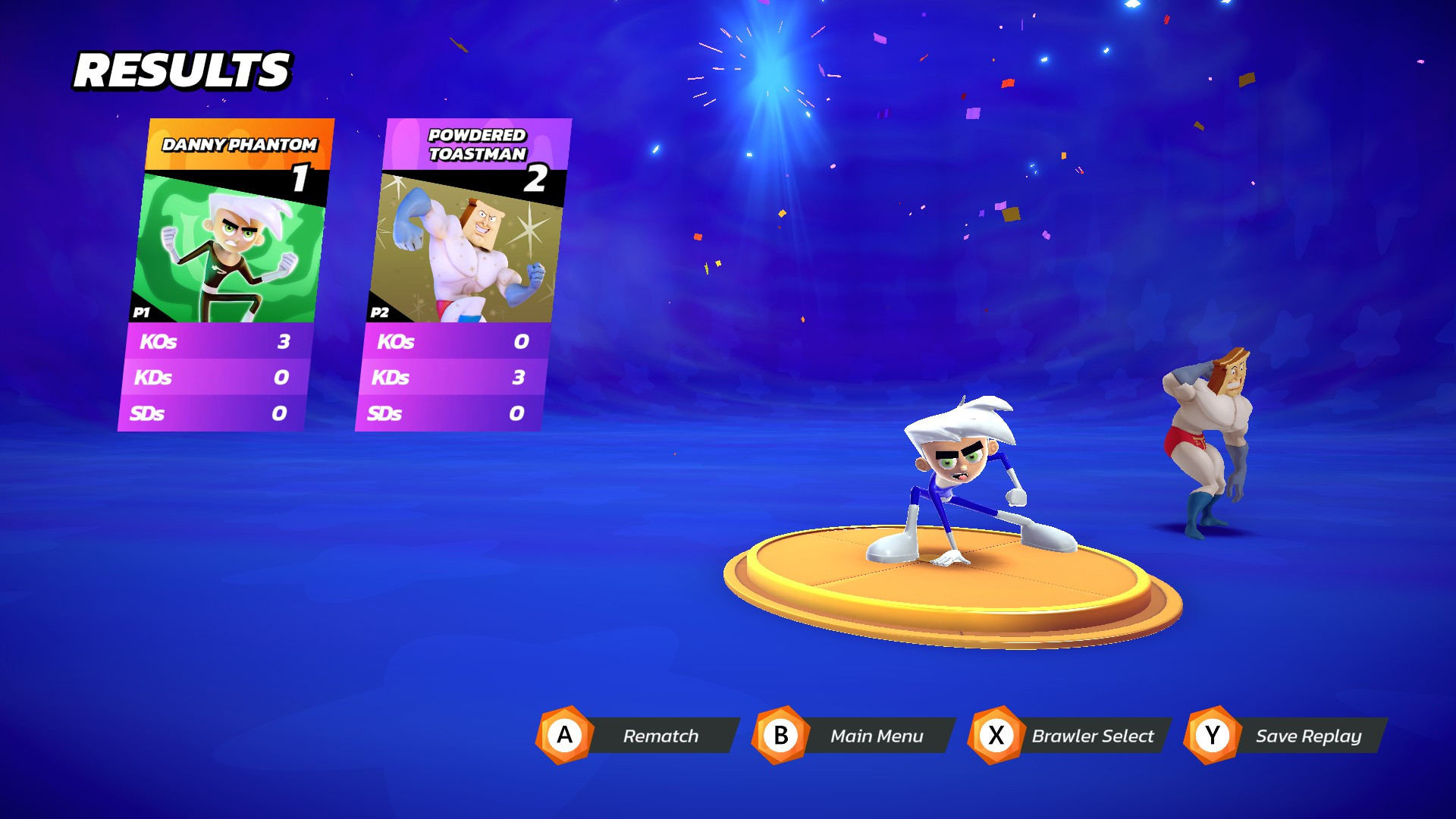Click the SDs value on Danny Phantom's card
Screen dimensions: 1456x819
tap(281, 414)
